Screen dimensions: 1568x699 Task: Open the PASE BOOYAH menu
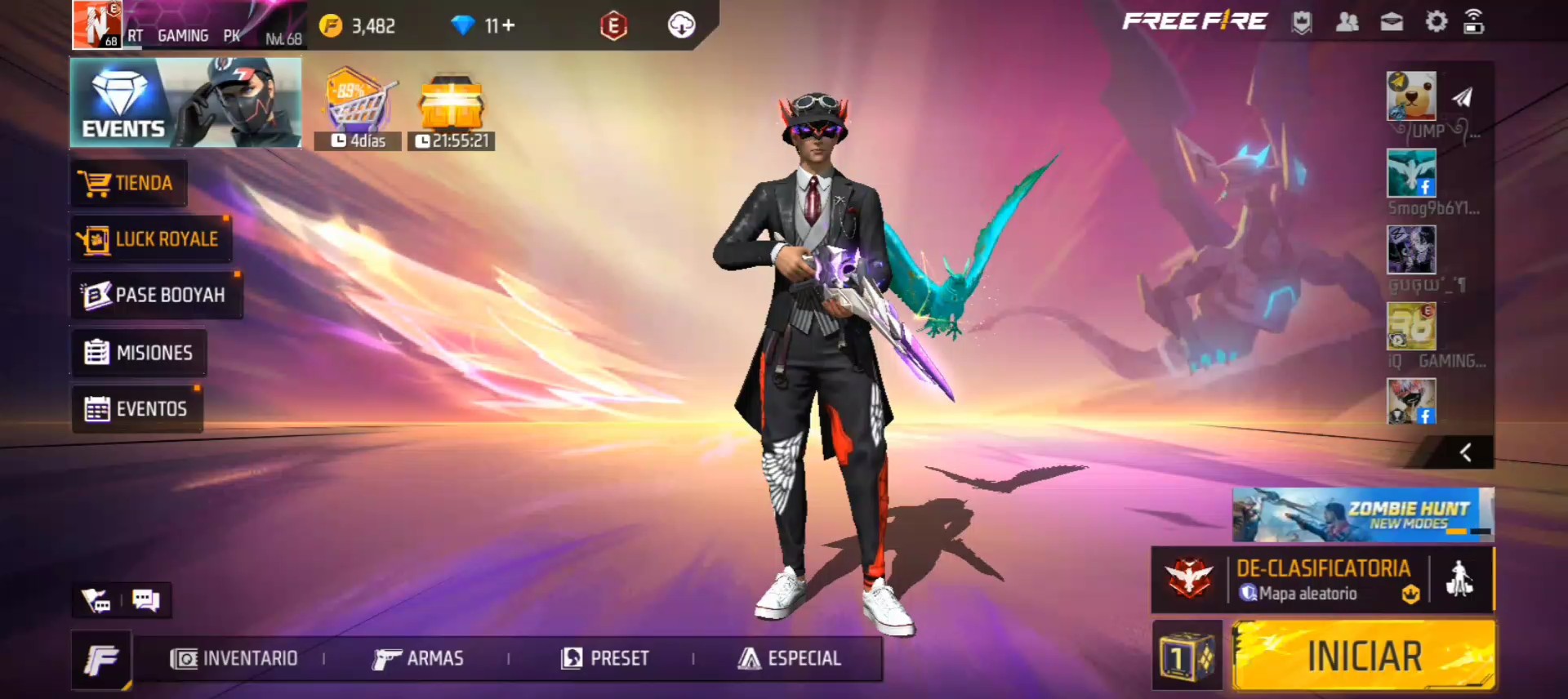tap(155, 295)
